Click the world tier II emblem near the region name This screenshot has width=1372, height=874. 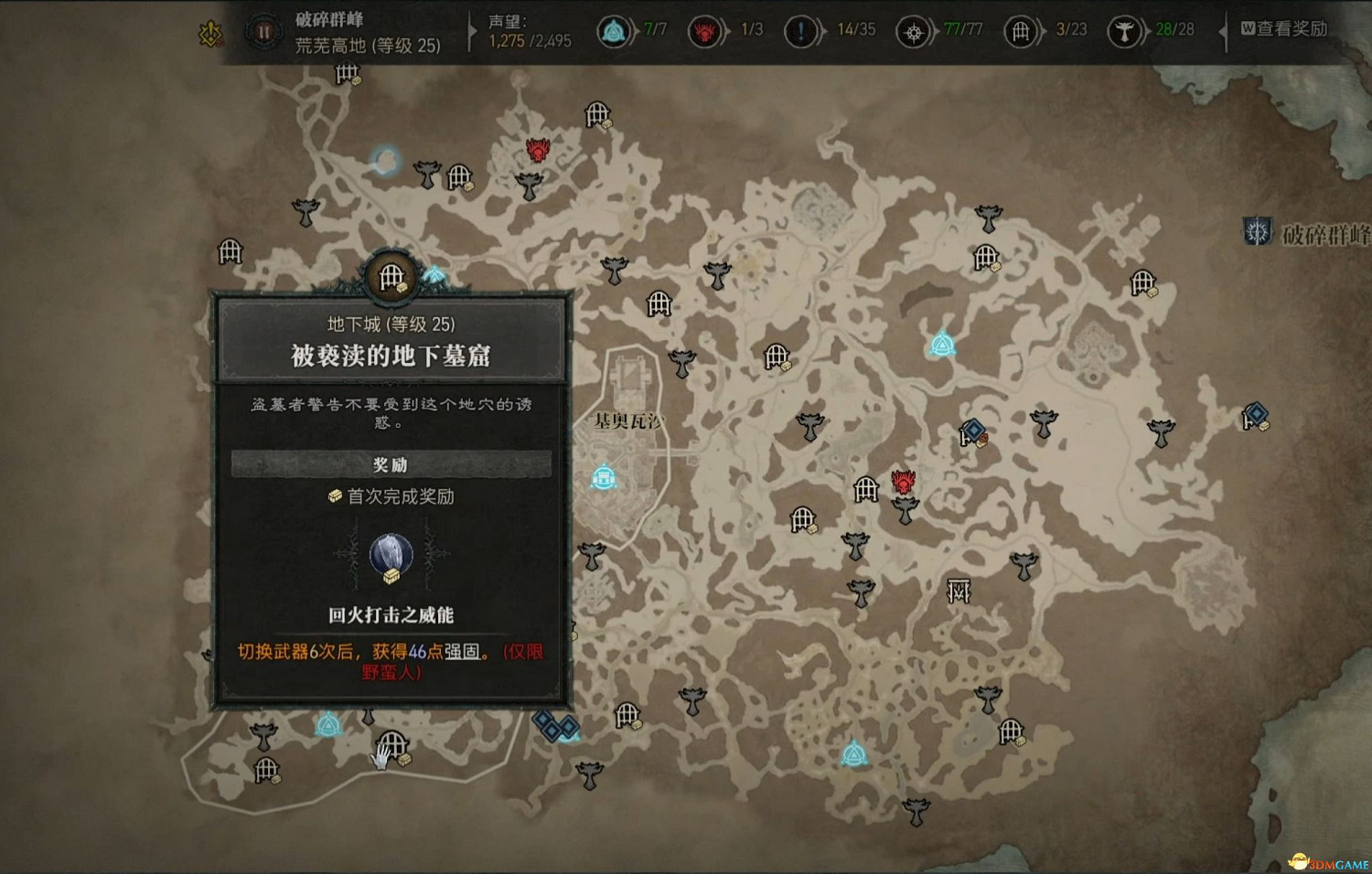coord(263,33)
